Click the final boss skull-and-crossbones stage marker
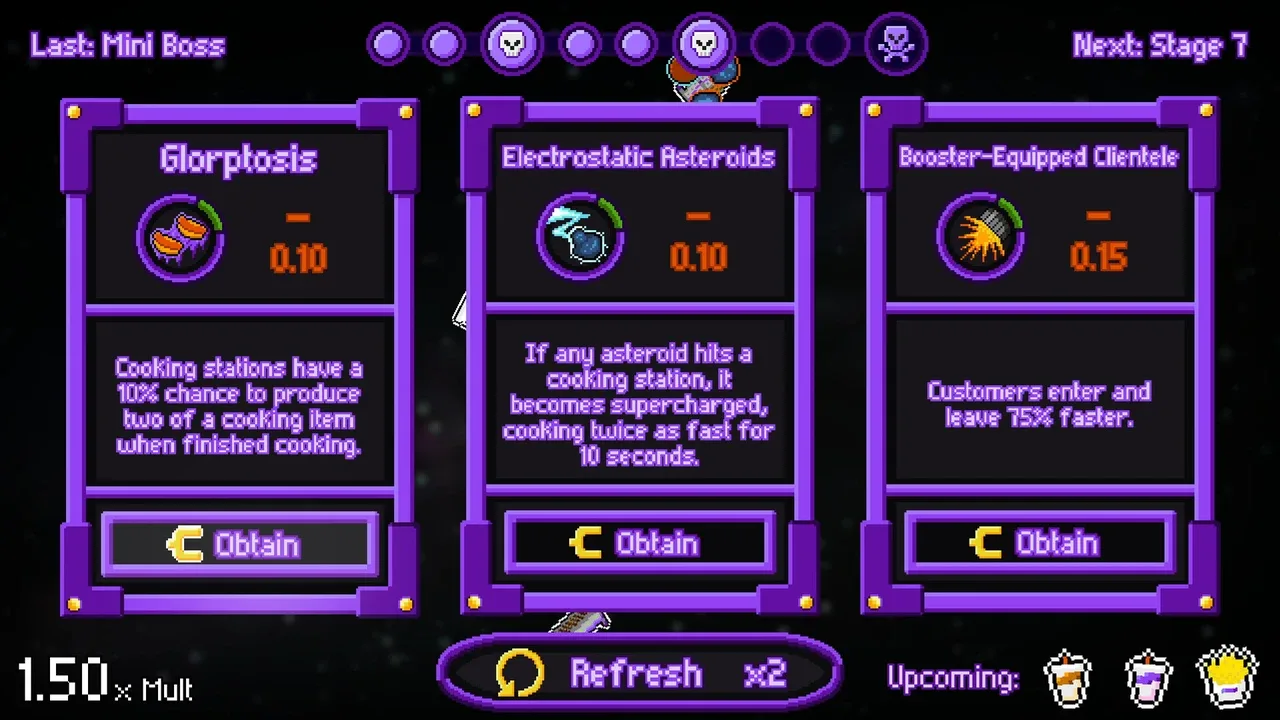The height and width of the screenshot is (720, 1280). (x=896, y=45)
